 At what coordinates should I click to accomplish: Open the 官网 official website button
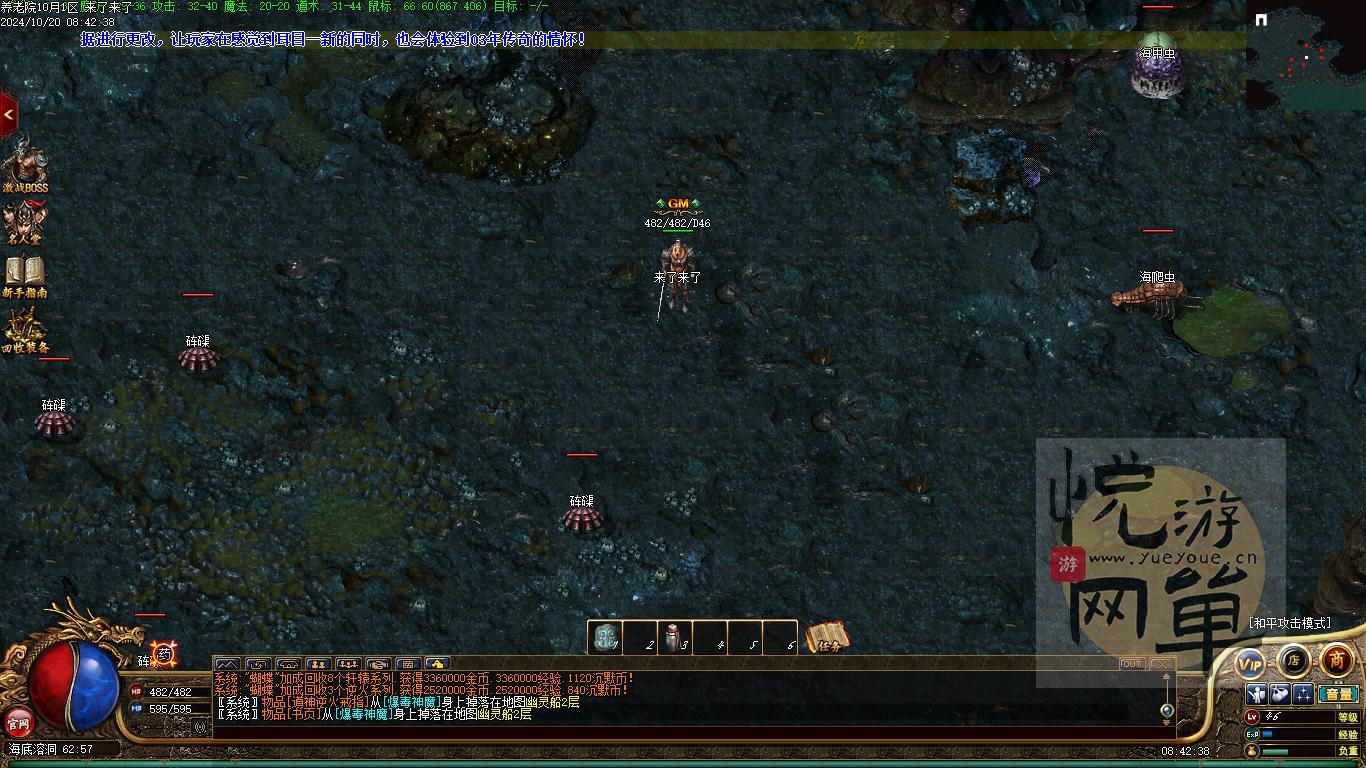19,721
